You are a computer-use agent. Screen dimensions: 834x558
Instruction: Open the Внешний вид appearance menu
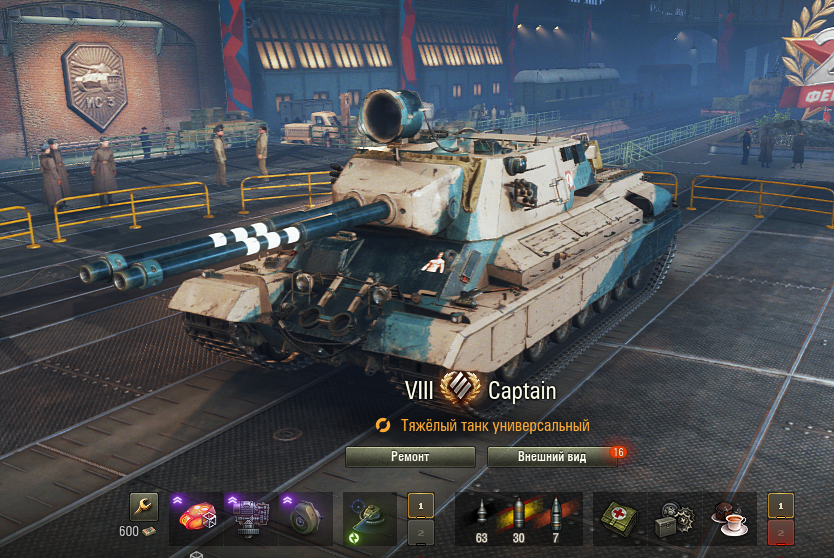[551, 457]
